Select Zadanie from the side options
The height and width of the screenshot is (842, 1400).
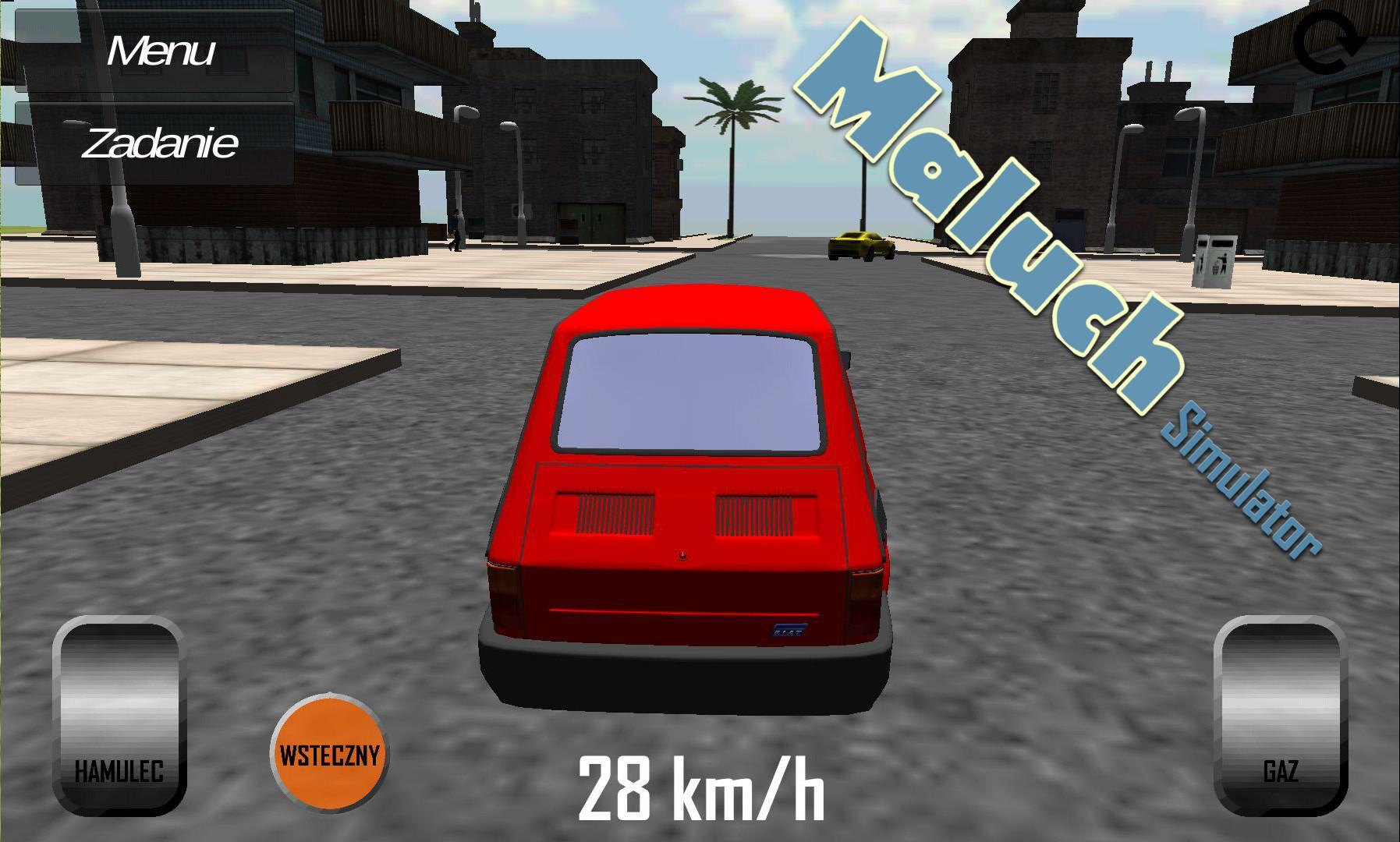pos(160,143)
